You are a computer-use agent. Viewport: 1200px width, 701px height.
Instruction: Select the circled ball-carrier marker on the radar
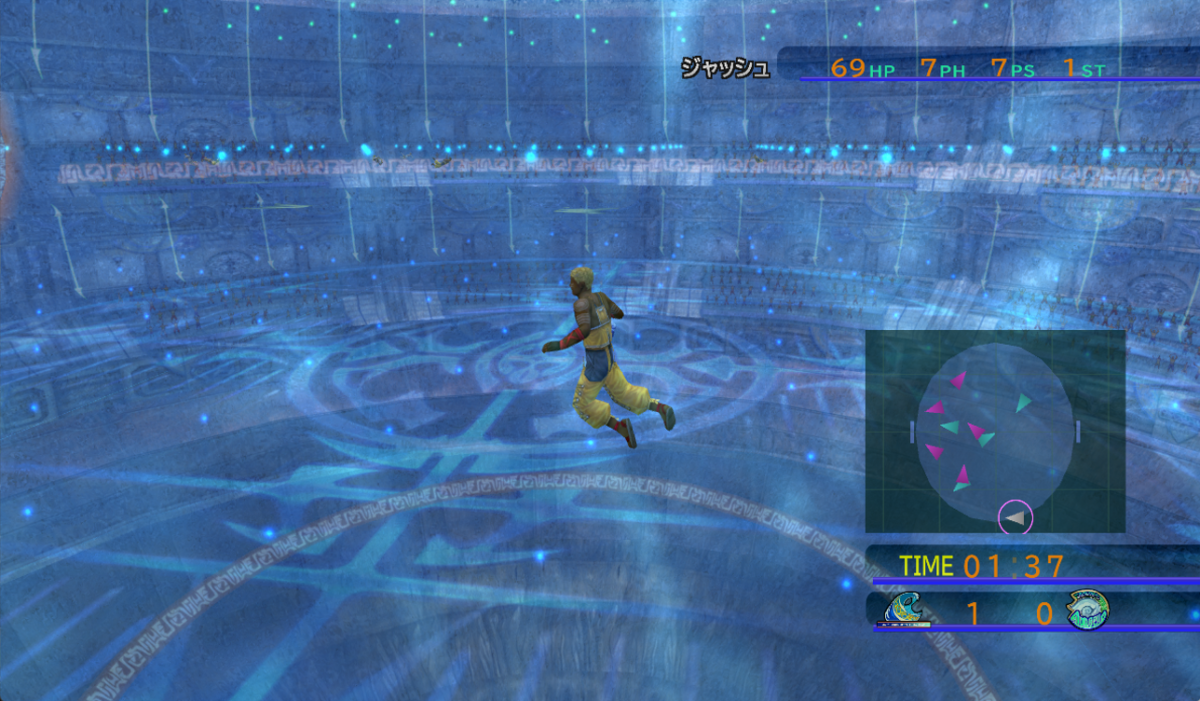[1015, 518]
